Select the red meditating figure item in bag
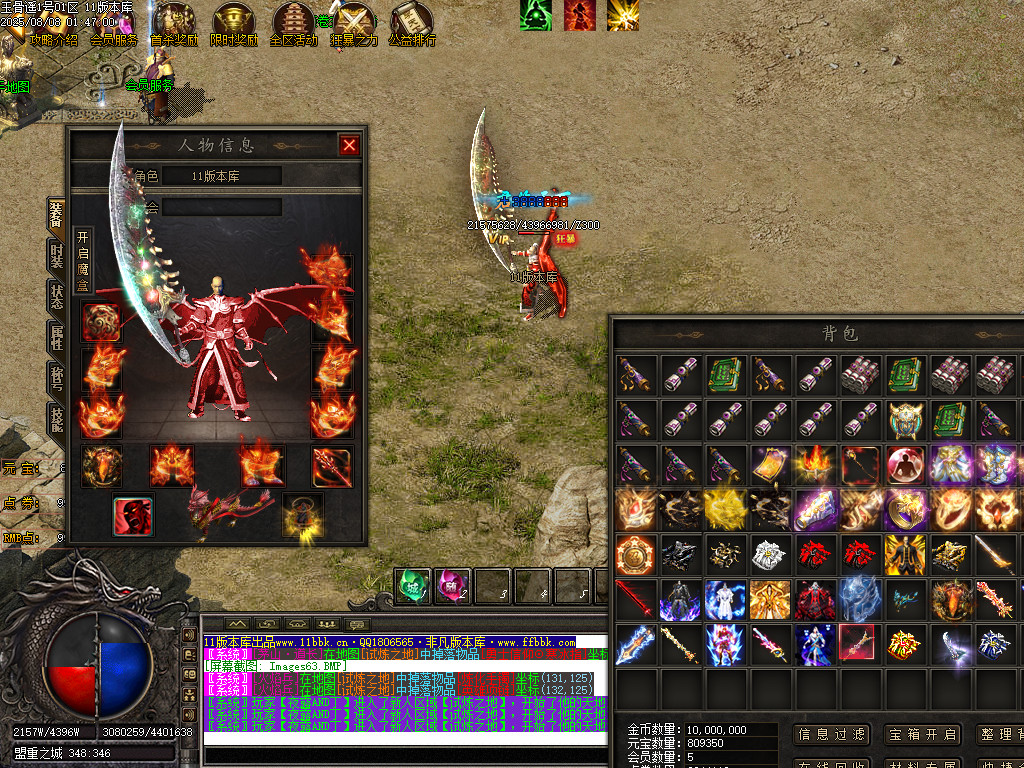The image size is (1024, 768). point(905,465)
